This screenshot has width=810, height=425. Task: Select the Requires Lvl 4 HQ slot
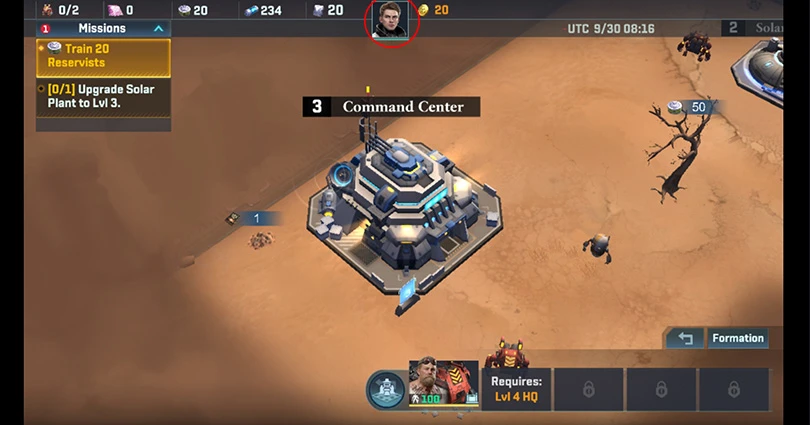coord(516,389)
